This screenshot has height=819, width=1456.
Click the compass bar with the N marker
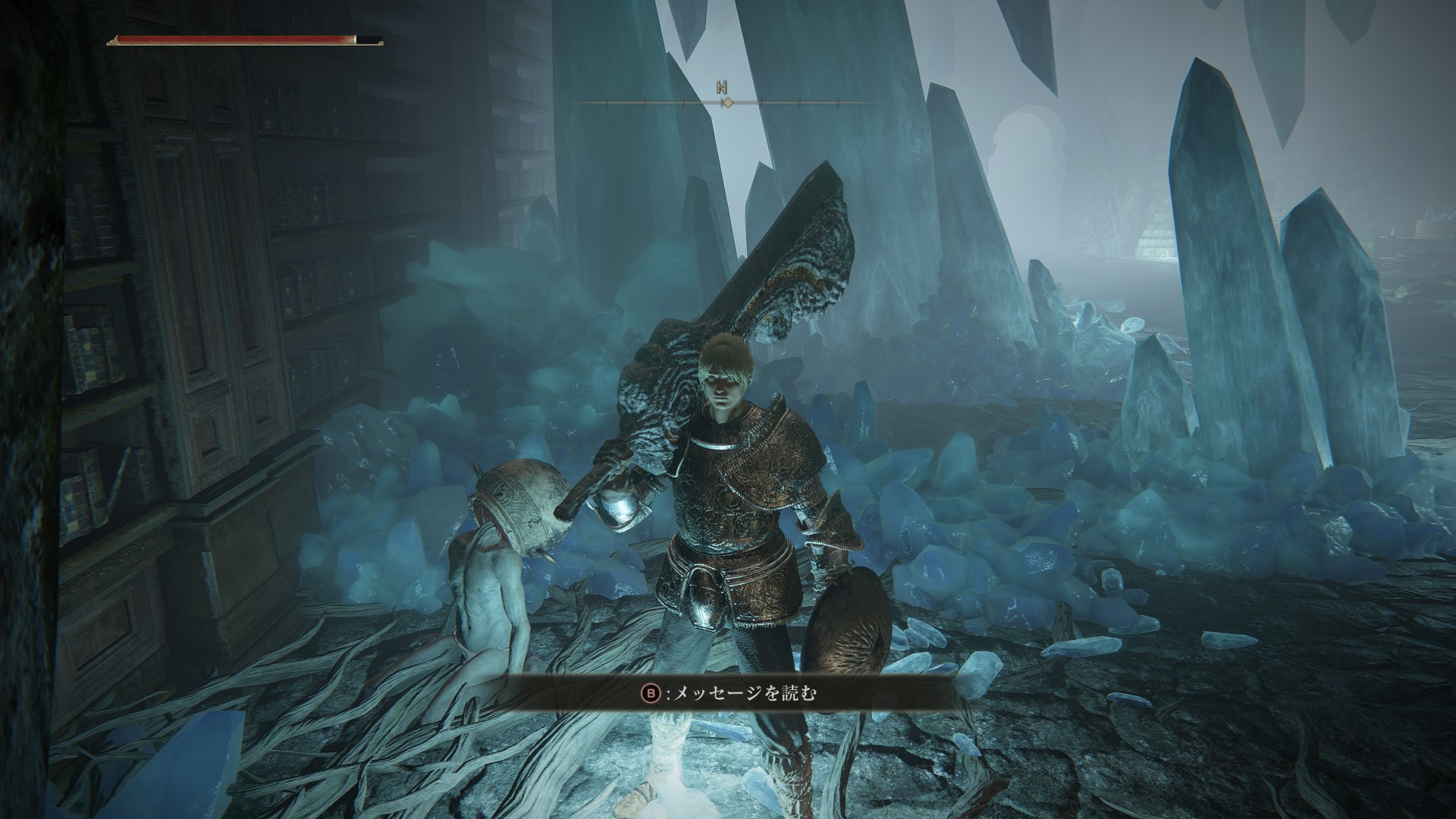(x=726, y=101)
